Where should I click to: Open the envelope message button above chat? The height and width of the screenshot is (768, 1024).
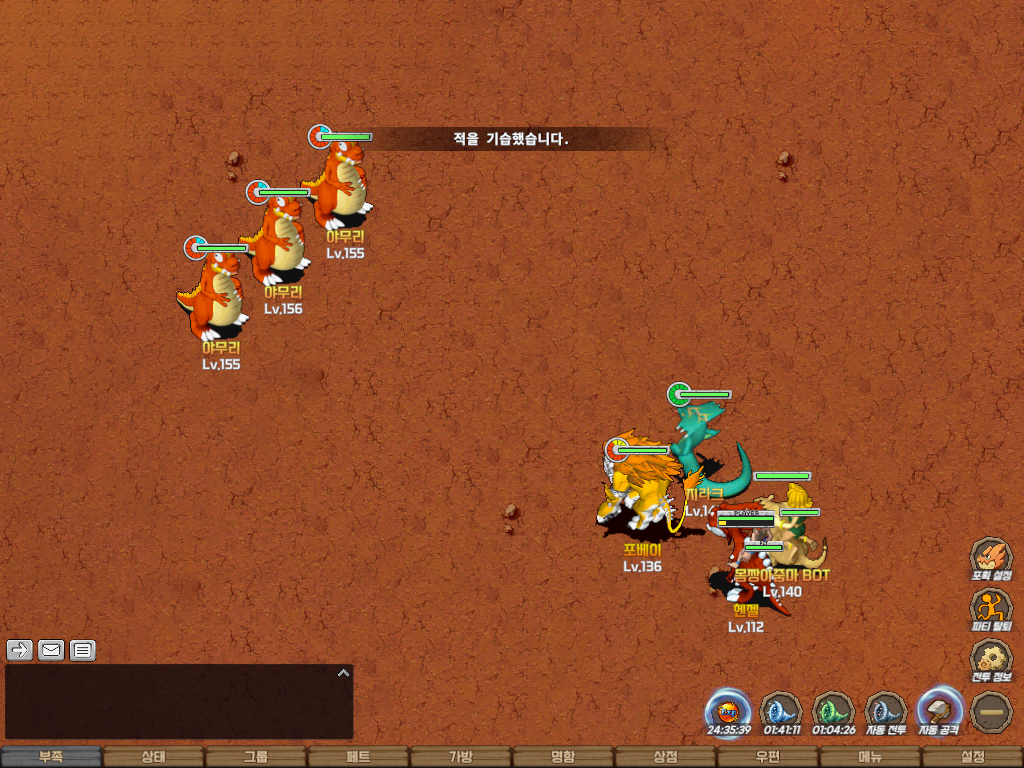(x=51, y=650)
